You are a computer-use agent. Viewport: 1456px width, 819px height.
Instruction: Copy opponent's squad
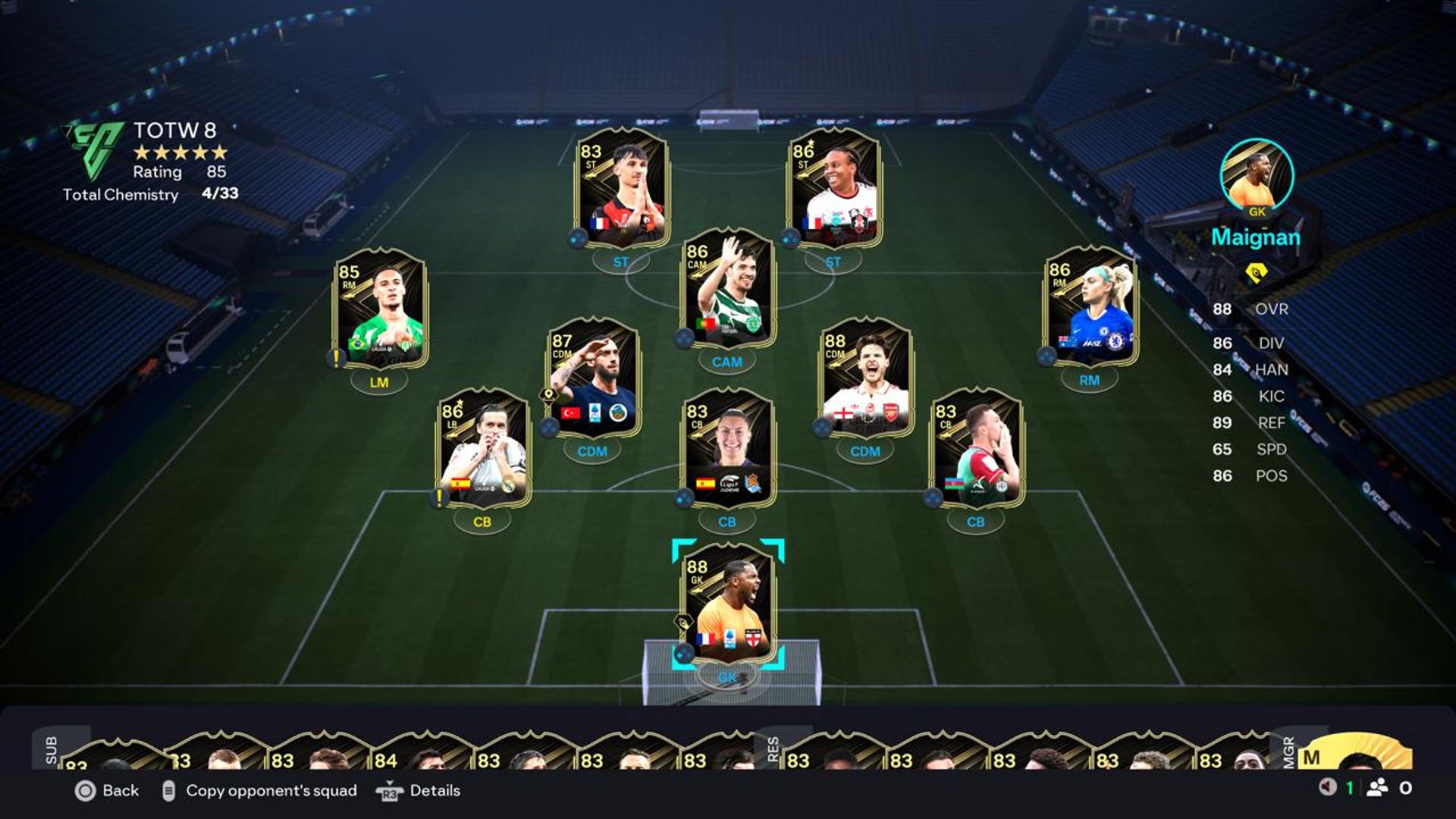(x=260, y=790)
